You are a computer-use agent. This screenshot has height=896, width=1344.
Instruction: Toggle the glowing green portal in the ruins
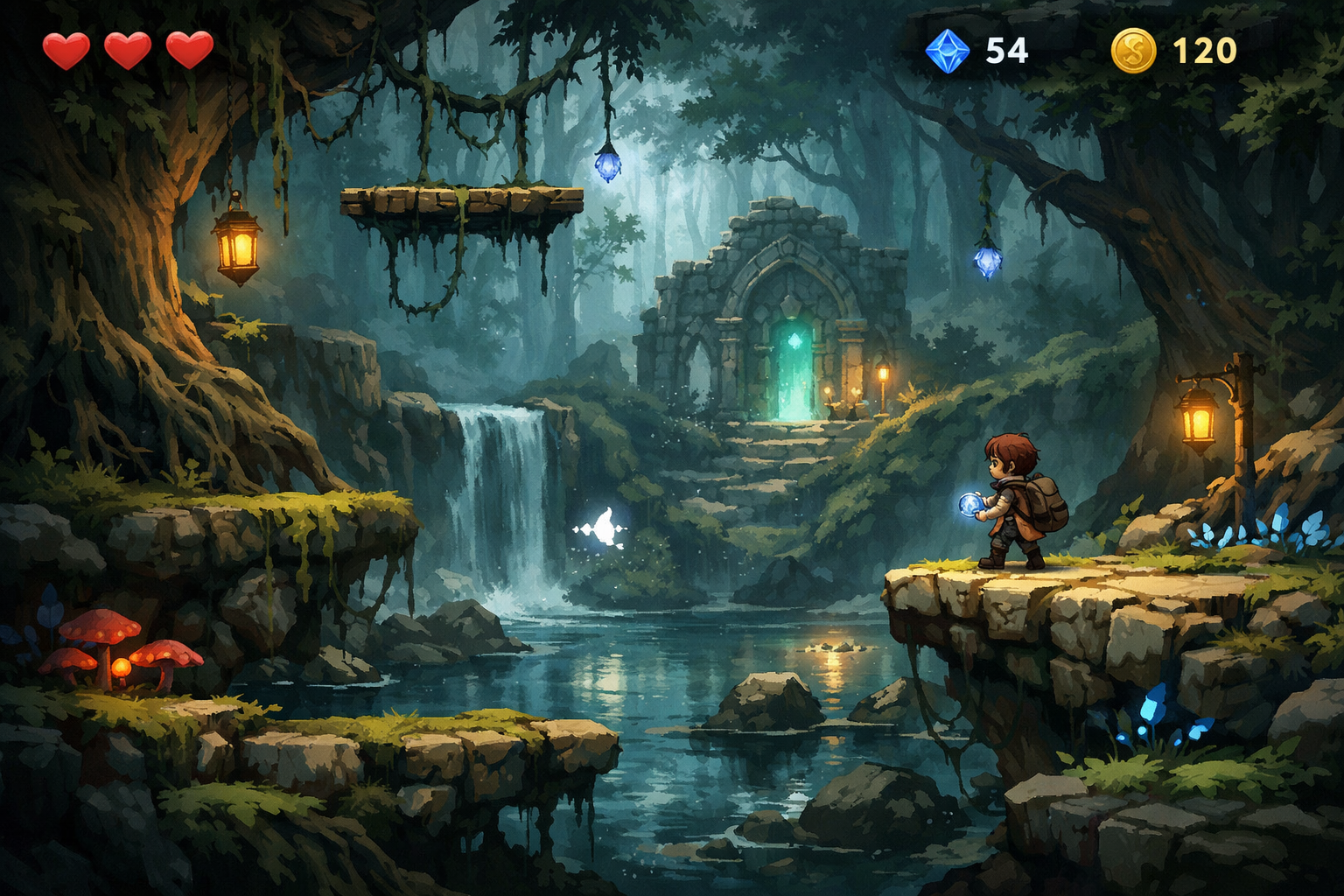point(793,367)
